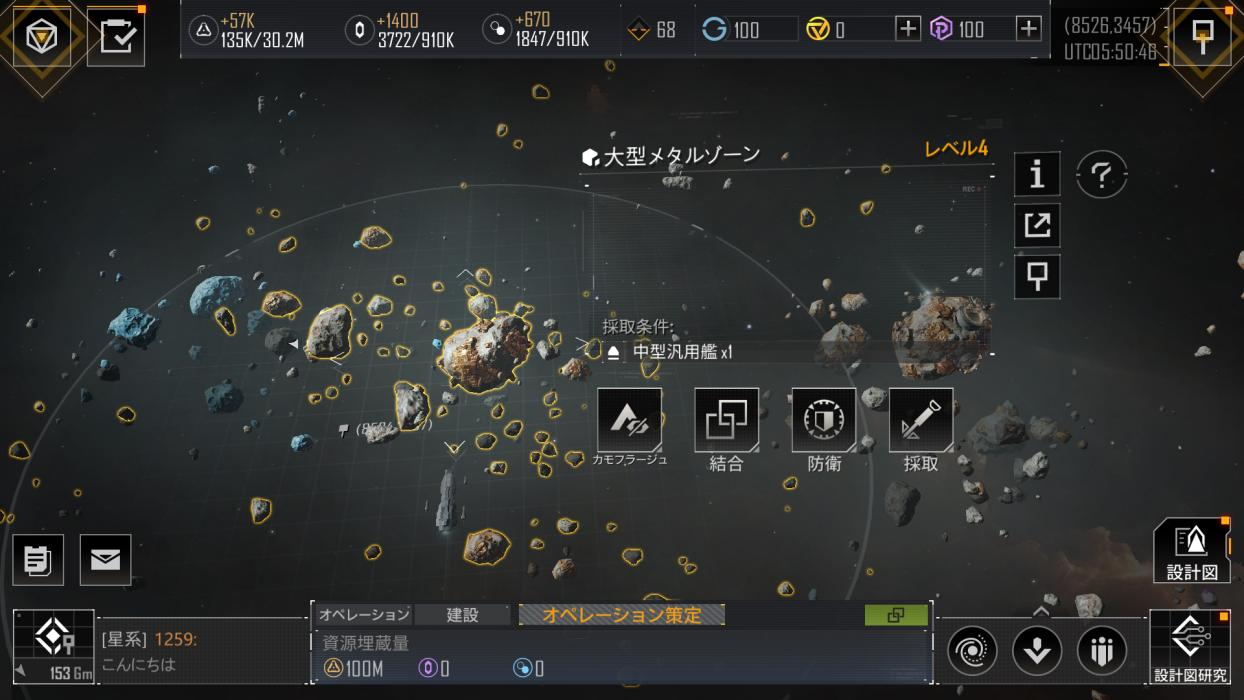Share the zone via the export arrow icon
Screen dimensions: 1244x700
[1037, 225]
